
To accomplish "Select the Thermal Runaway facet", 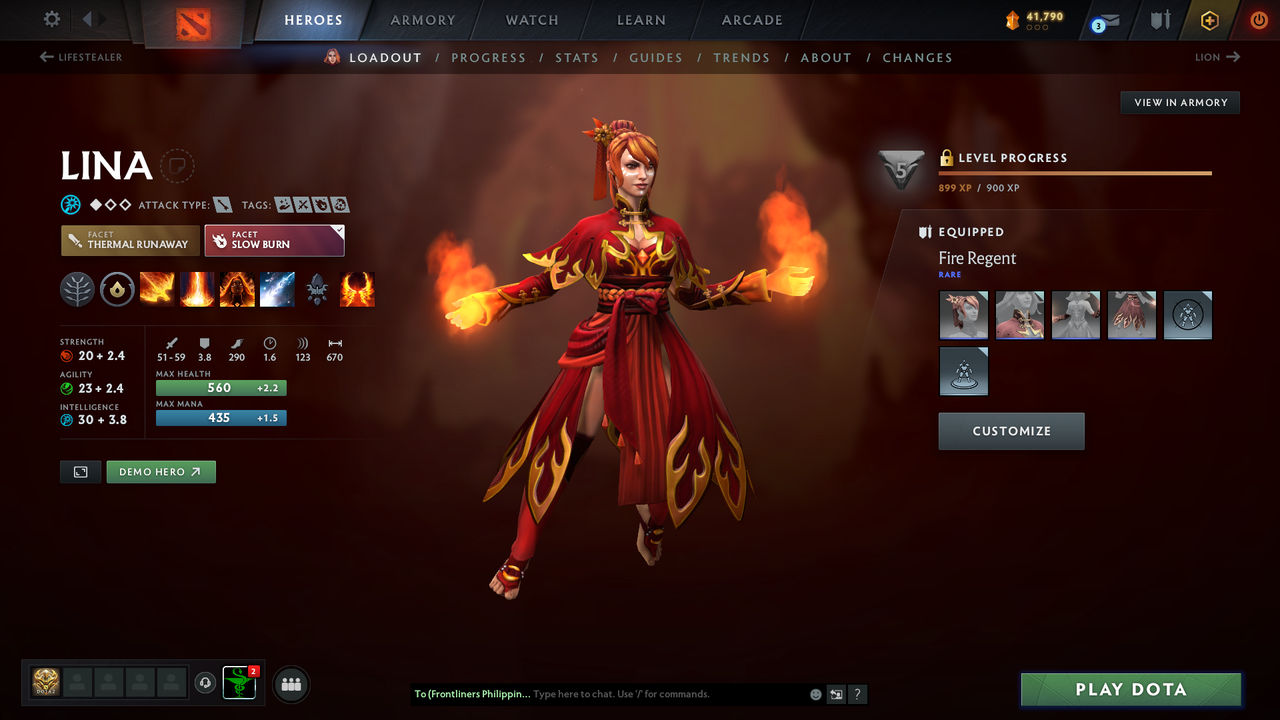I will click(130, 240).
